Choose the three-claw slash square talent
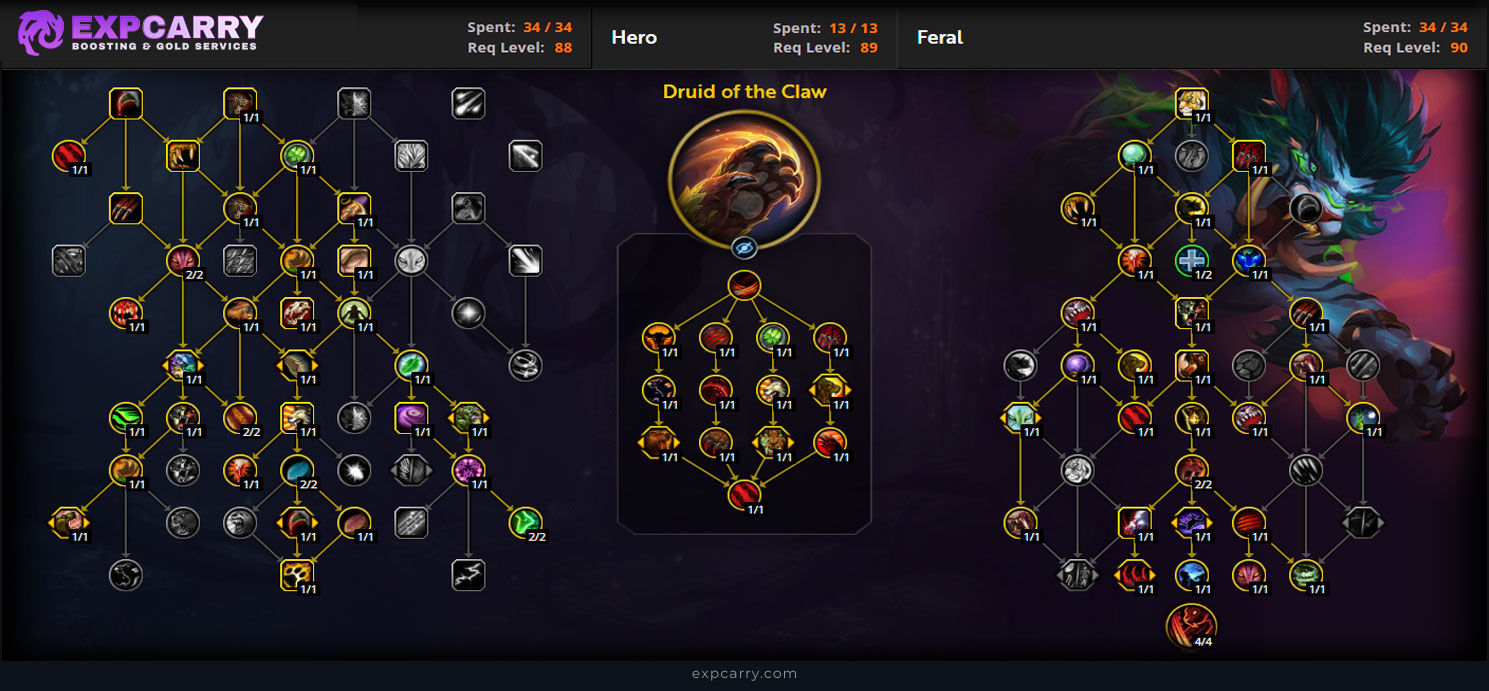 tap(126, 208)
